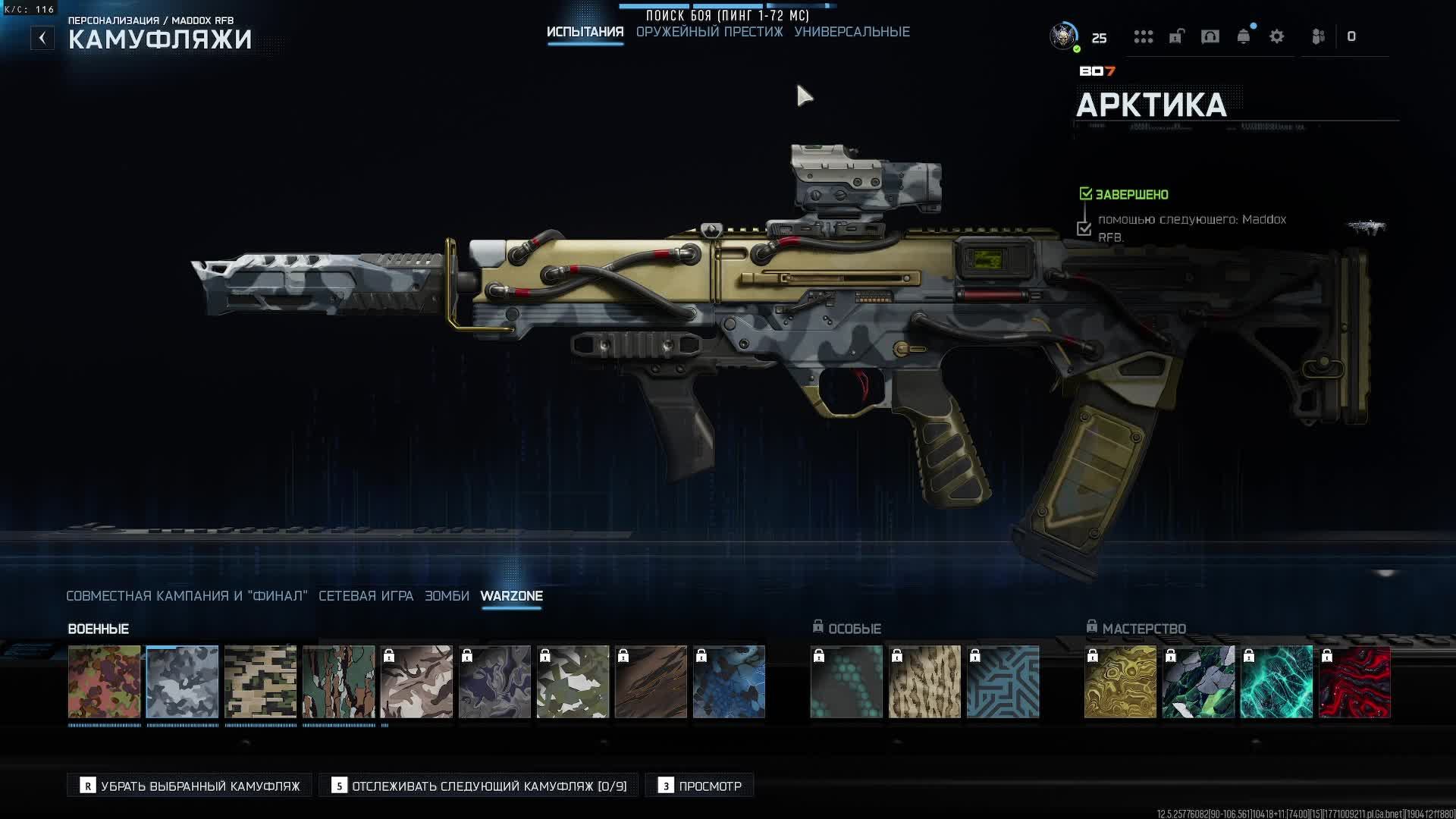The image size is (1456, 819).
Task: Switch to Сетевая игра camo category
Action: point(366,596)
